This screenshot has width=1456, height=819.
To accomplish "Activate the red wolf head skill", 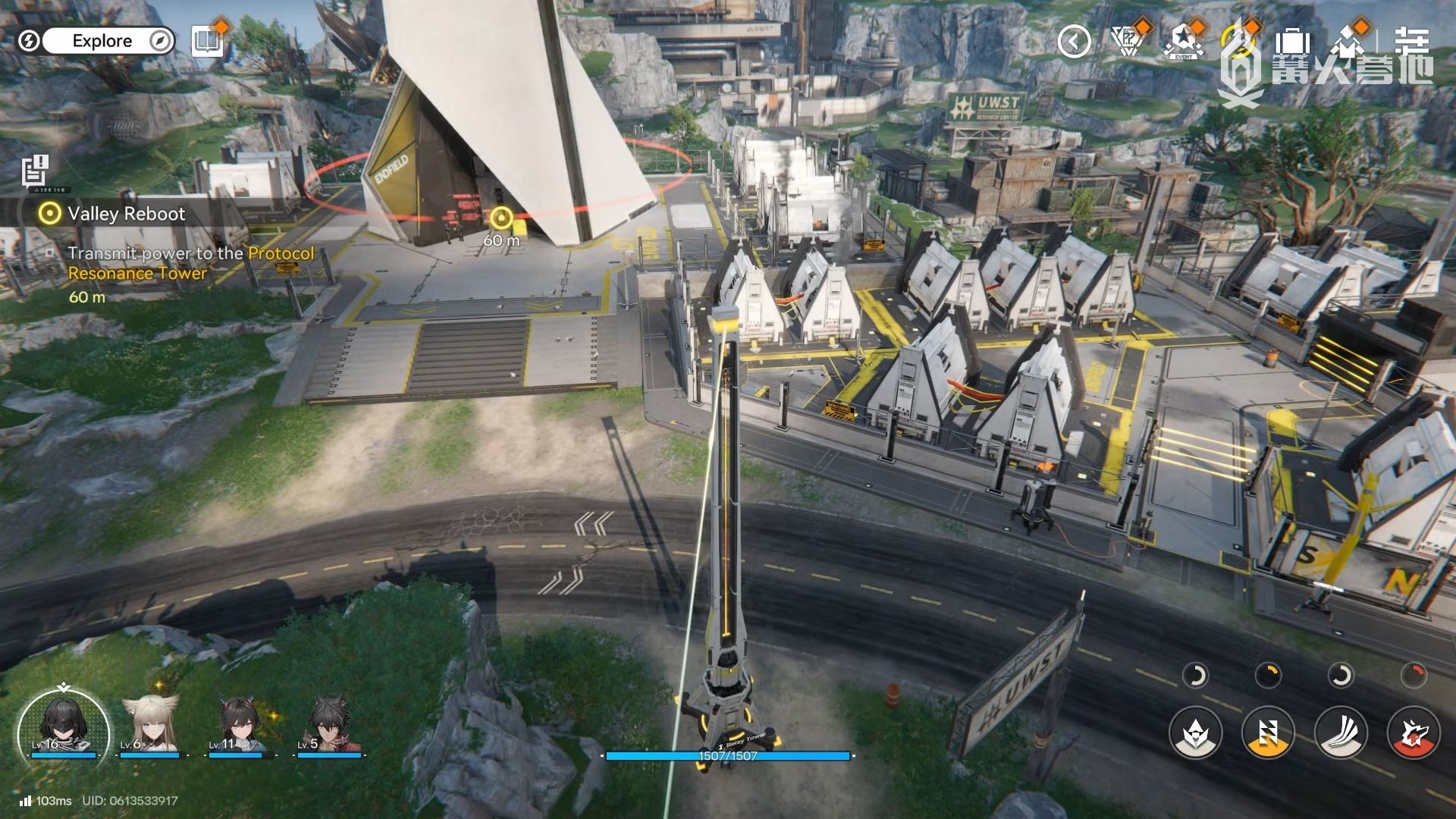I will 1413,733.
